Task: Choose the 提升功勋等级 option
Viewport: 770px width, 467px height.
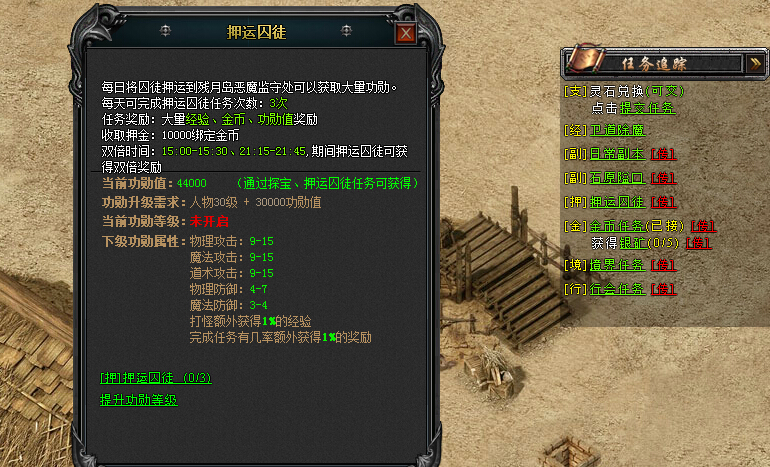Action: [139, 400]
